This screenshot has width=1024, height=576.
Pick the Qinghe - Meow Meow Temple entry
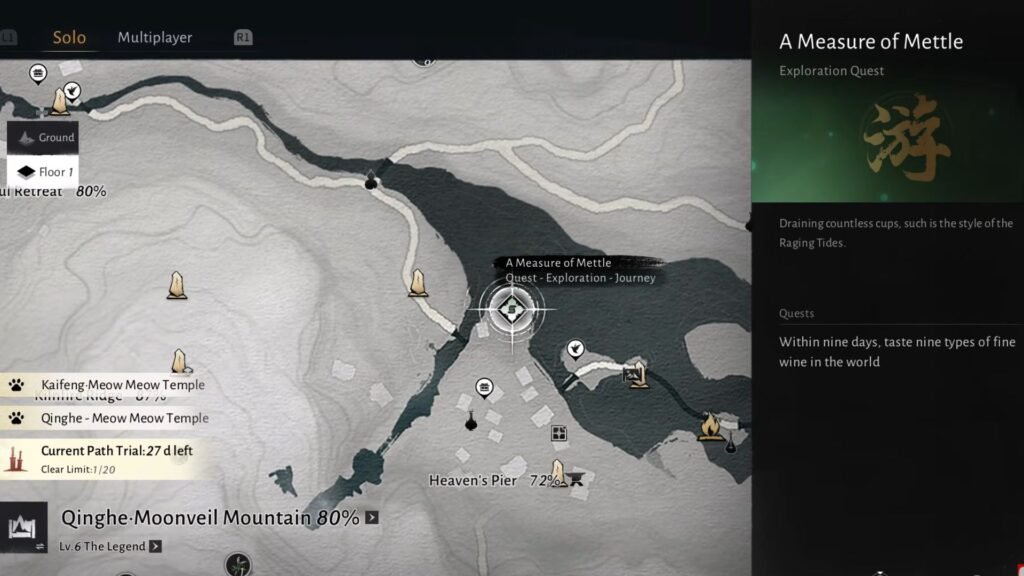pyautogui.click(x=114, y=418)
